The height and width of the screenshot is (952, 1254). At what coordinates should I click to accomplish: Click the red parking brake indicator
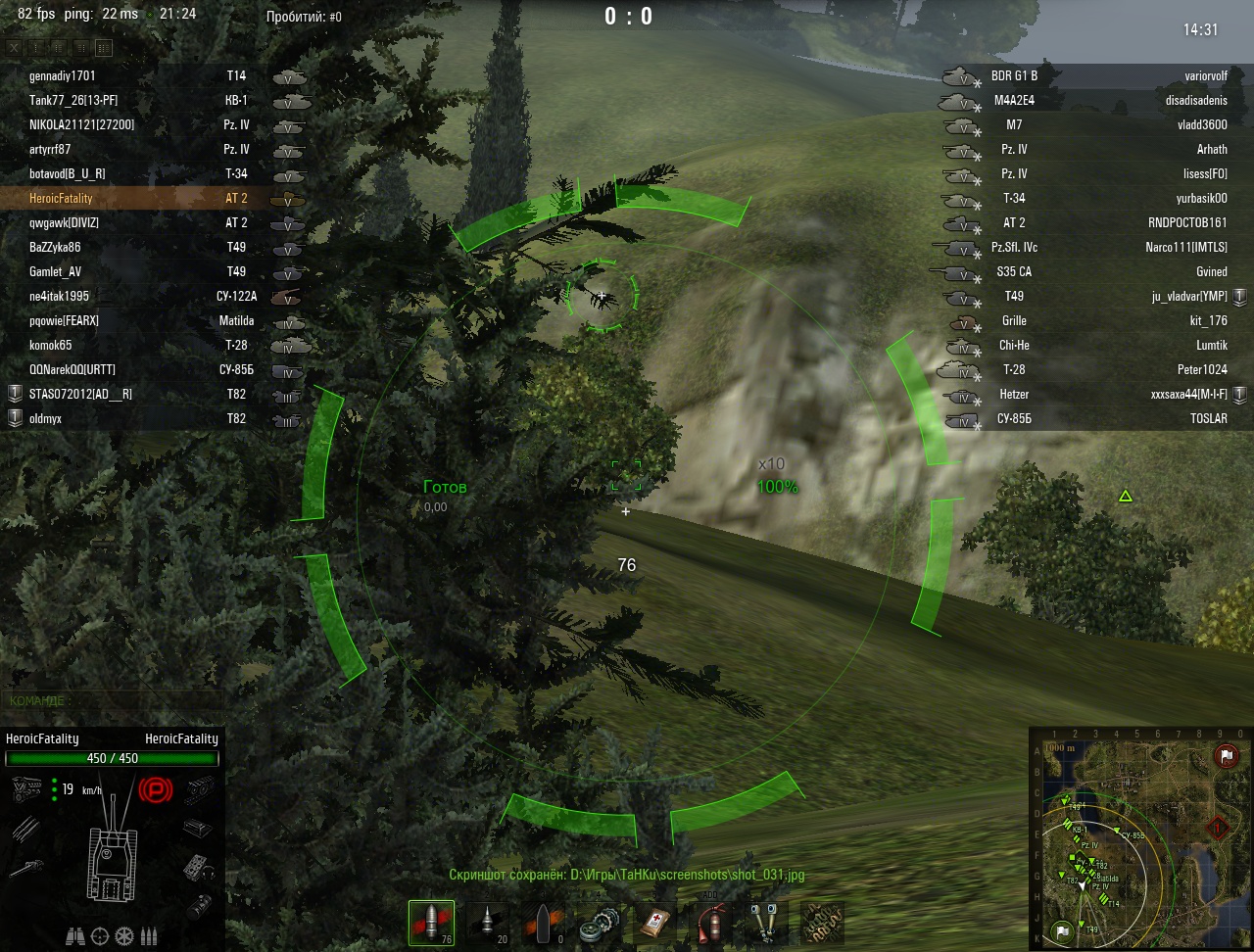tap(155, 789)
